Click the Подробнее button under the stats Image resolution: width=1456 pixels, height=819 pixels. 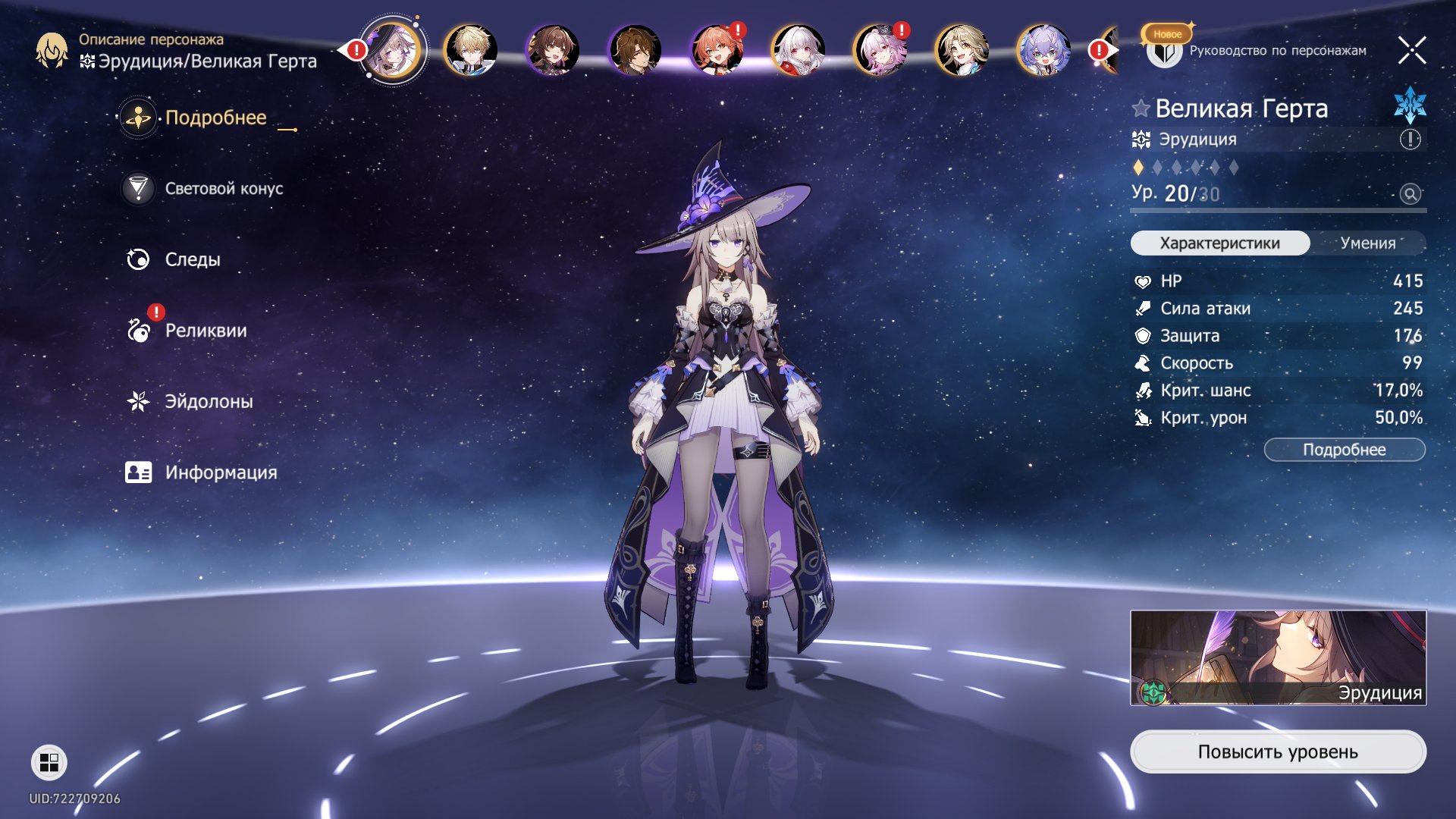(1344, 450)
